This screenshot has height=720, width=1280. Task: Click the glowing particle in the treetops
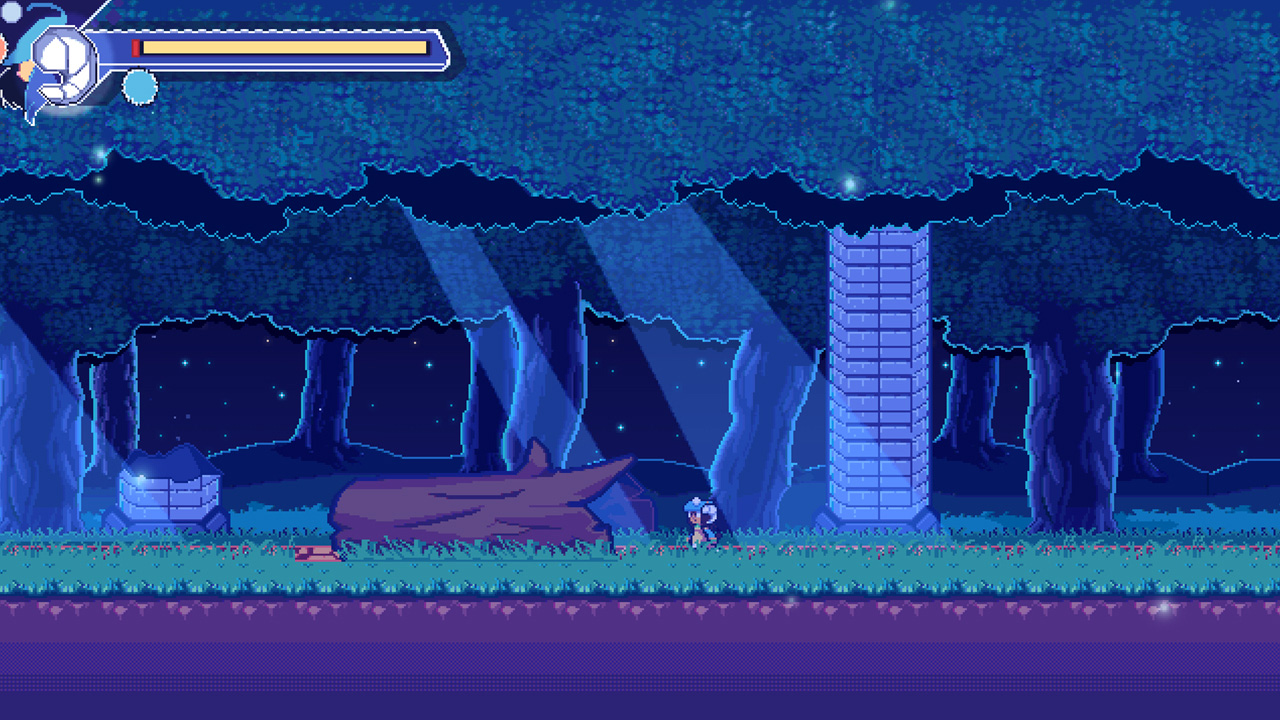pyautogui.click(x=848, y=184)
